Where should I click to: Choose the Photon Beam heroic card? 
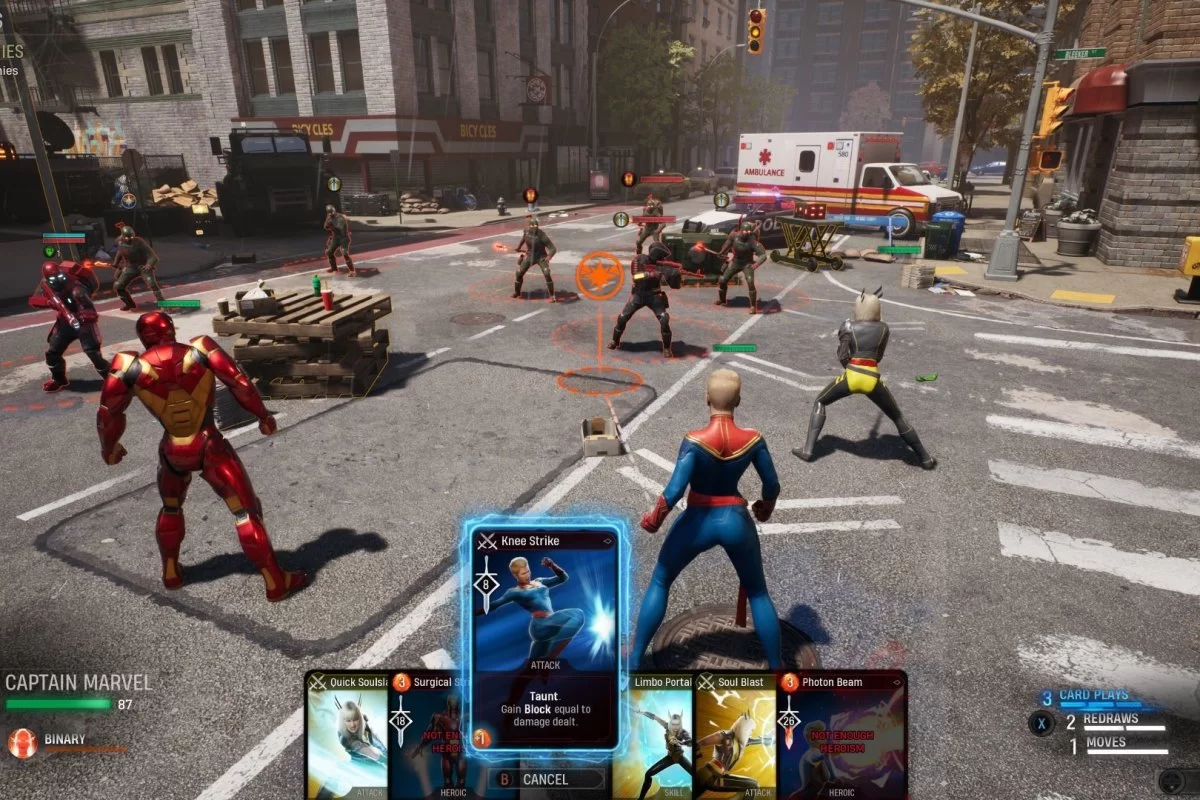(x=840, y=735)
